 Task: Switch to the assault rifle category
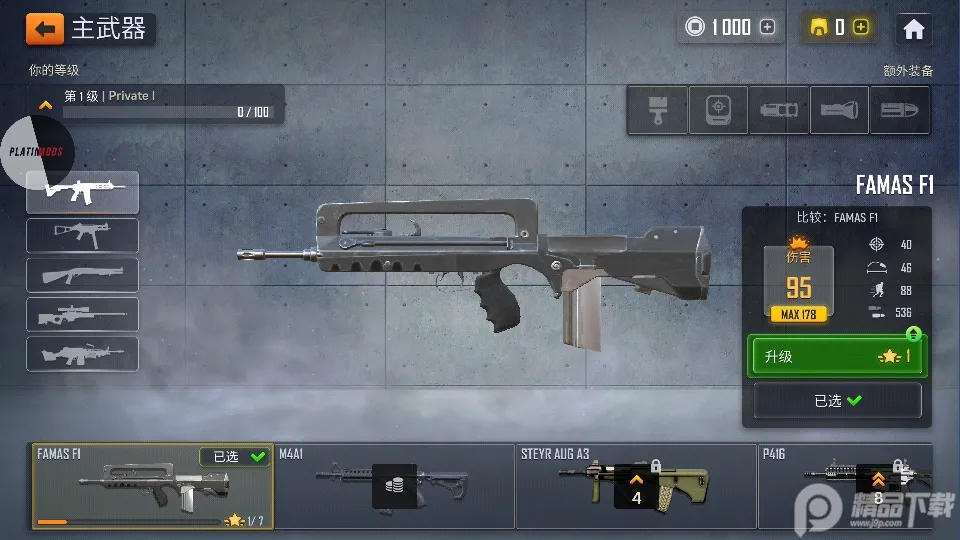click(82, 191)
